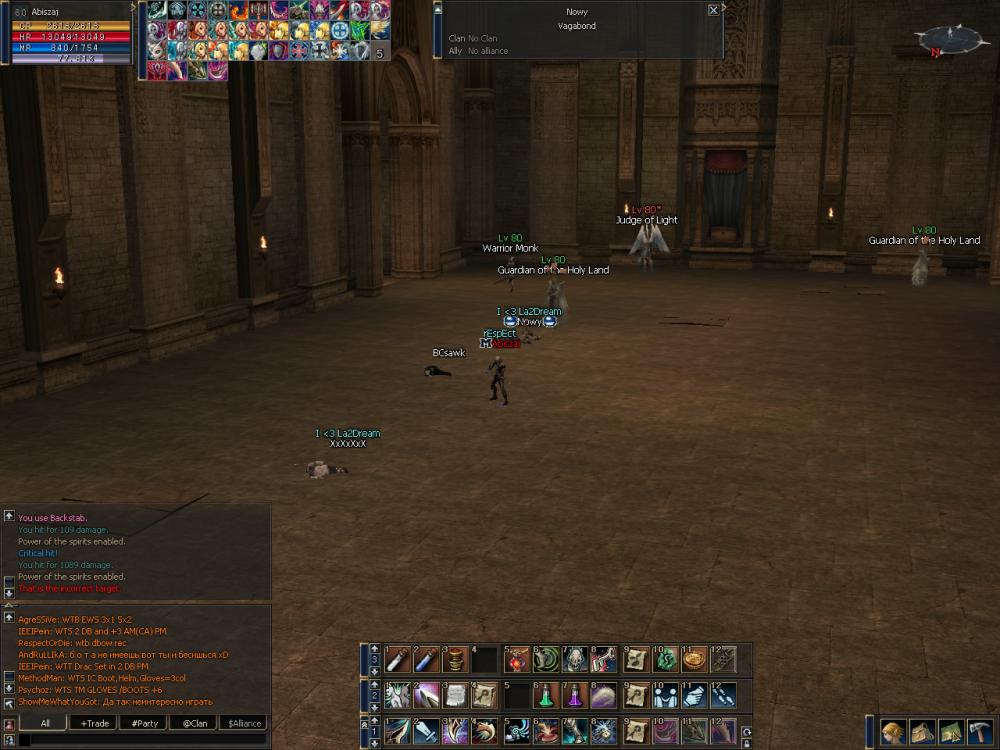The image size is (1000, 750).
Task: Use the purple potion in hotbar two
Action: (x=575, y=695)
